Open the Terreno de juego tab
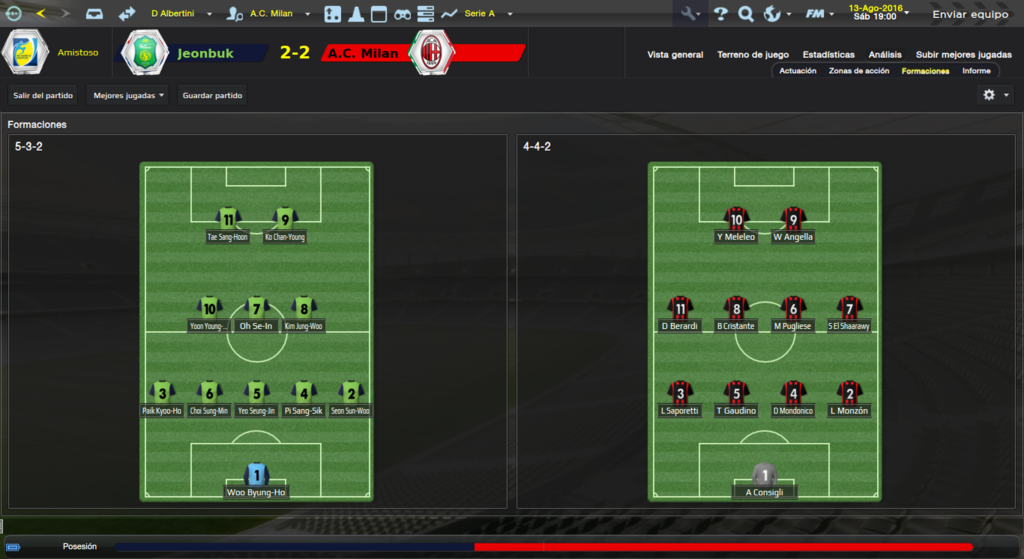This screenshot has height=559, width=1024. point(753,55)
